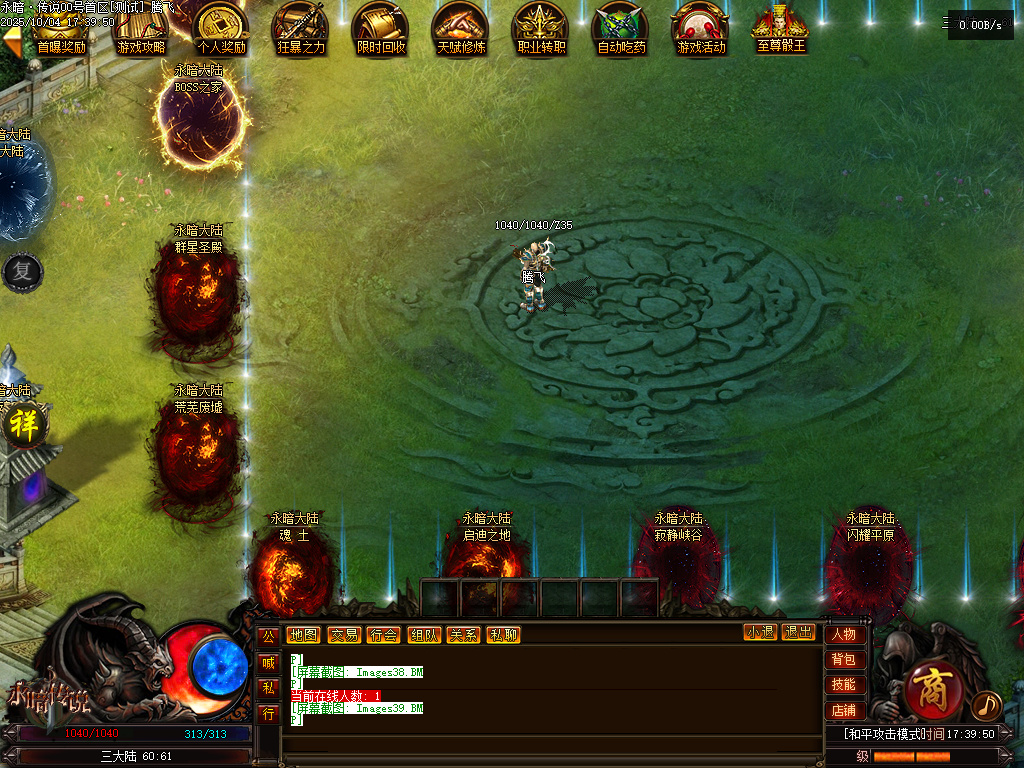Open the 背包 inventory bag
Image resolution: width=1024 pixels, height=768 pixels.
(844, 660)
